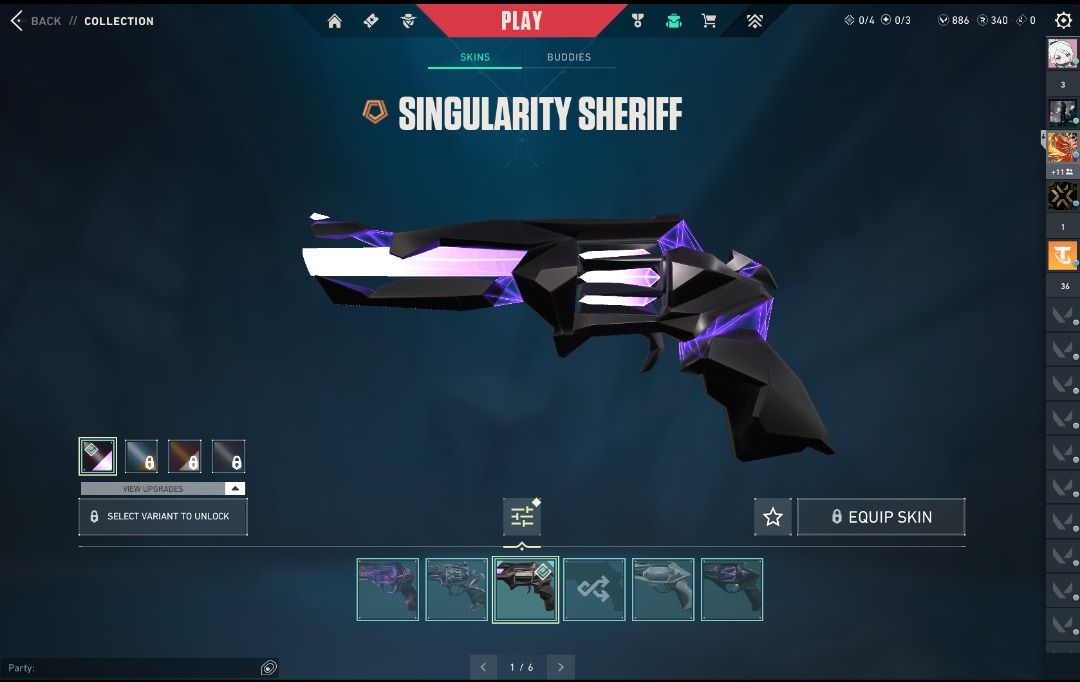Image resolution: width=1080 pixels, height=682 pixels.
Task: Click Select Variant to Unlock
Action: (x=163, y=516)
